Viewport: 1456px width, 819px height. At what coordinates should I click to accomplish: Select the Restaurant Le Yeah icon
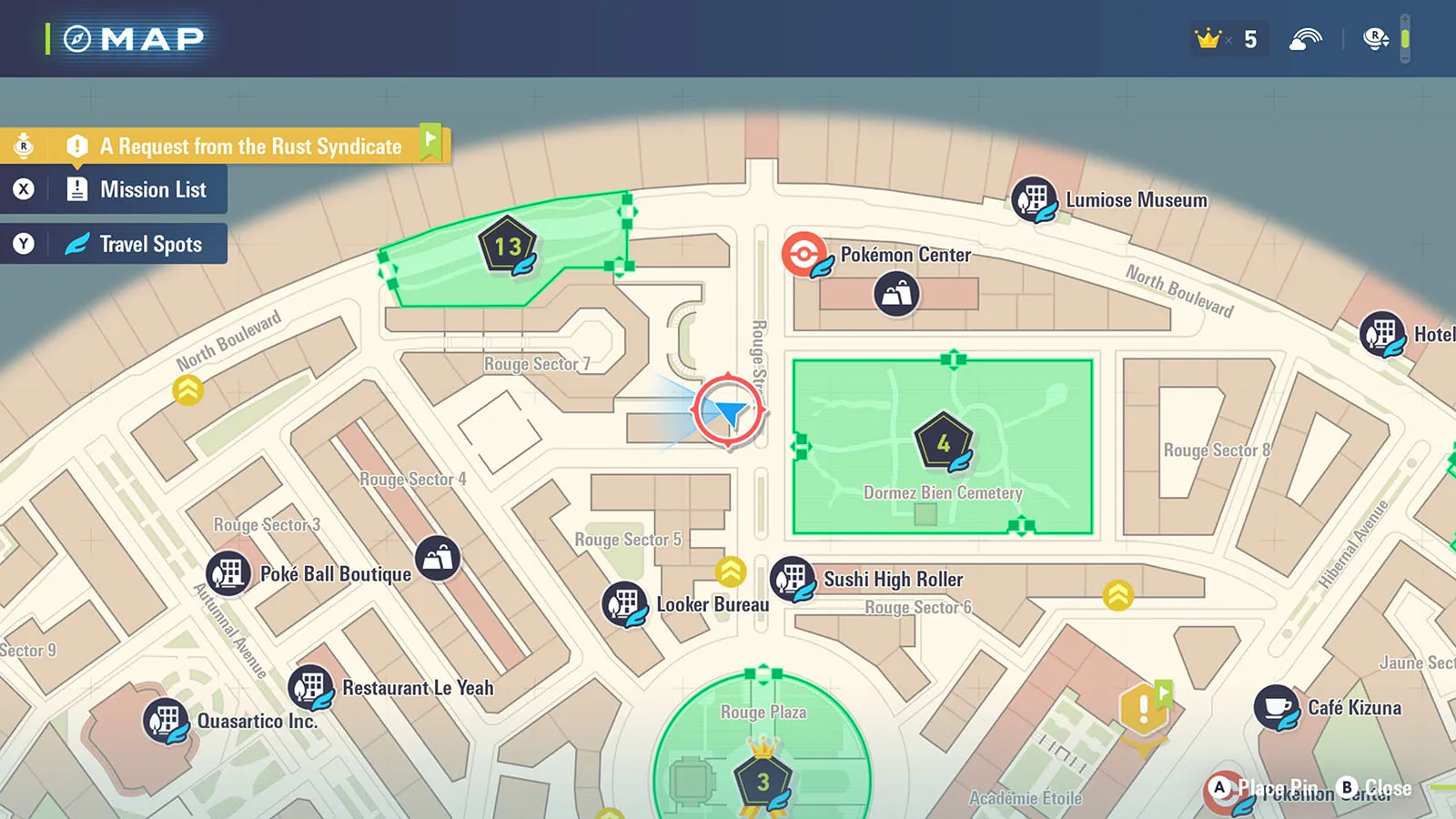310,687
